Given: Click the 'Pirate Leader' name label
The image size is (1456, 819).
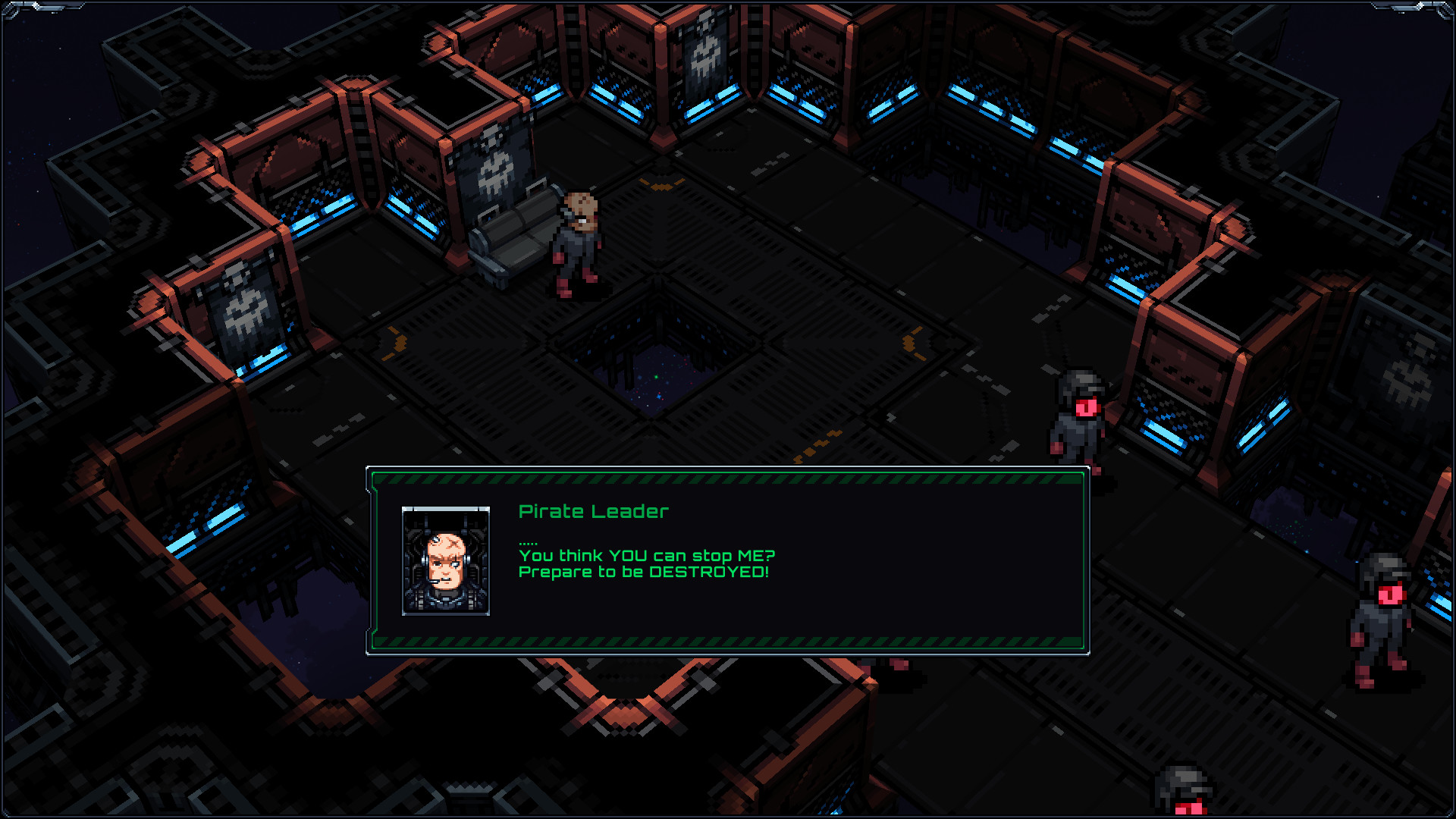Looking at the screenshot, I should [x=593, y=512].
